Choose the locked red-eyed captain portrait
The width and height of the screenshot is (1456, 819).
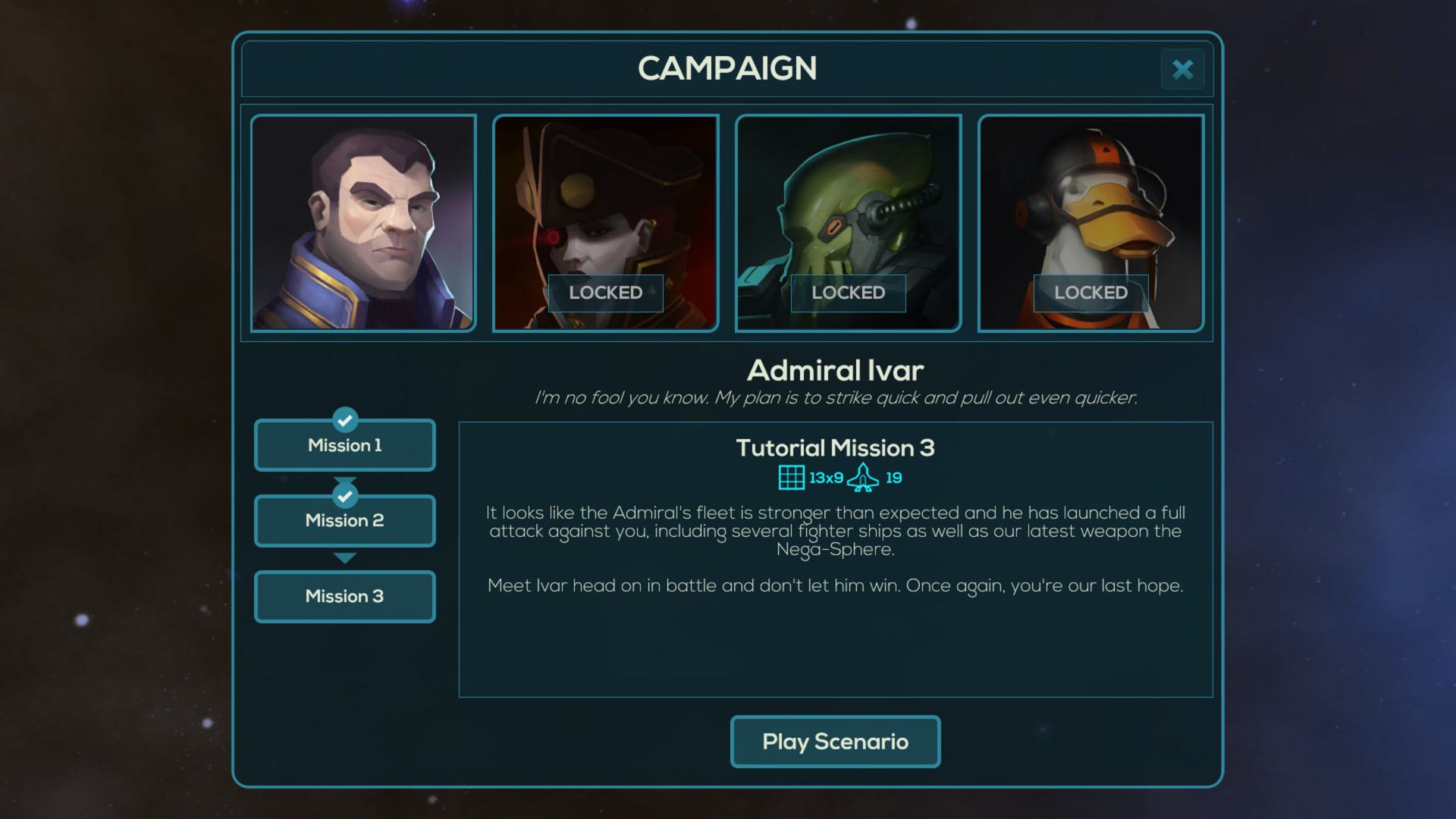(605, 223)
